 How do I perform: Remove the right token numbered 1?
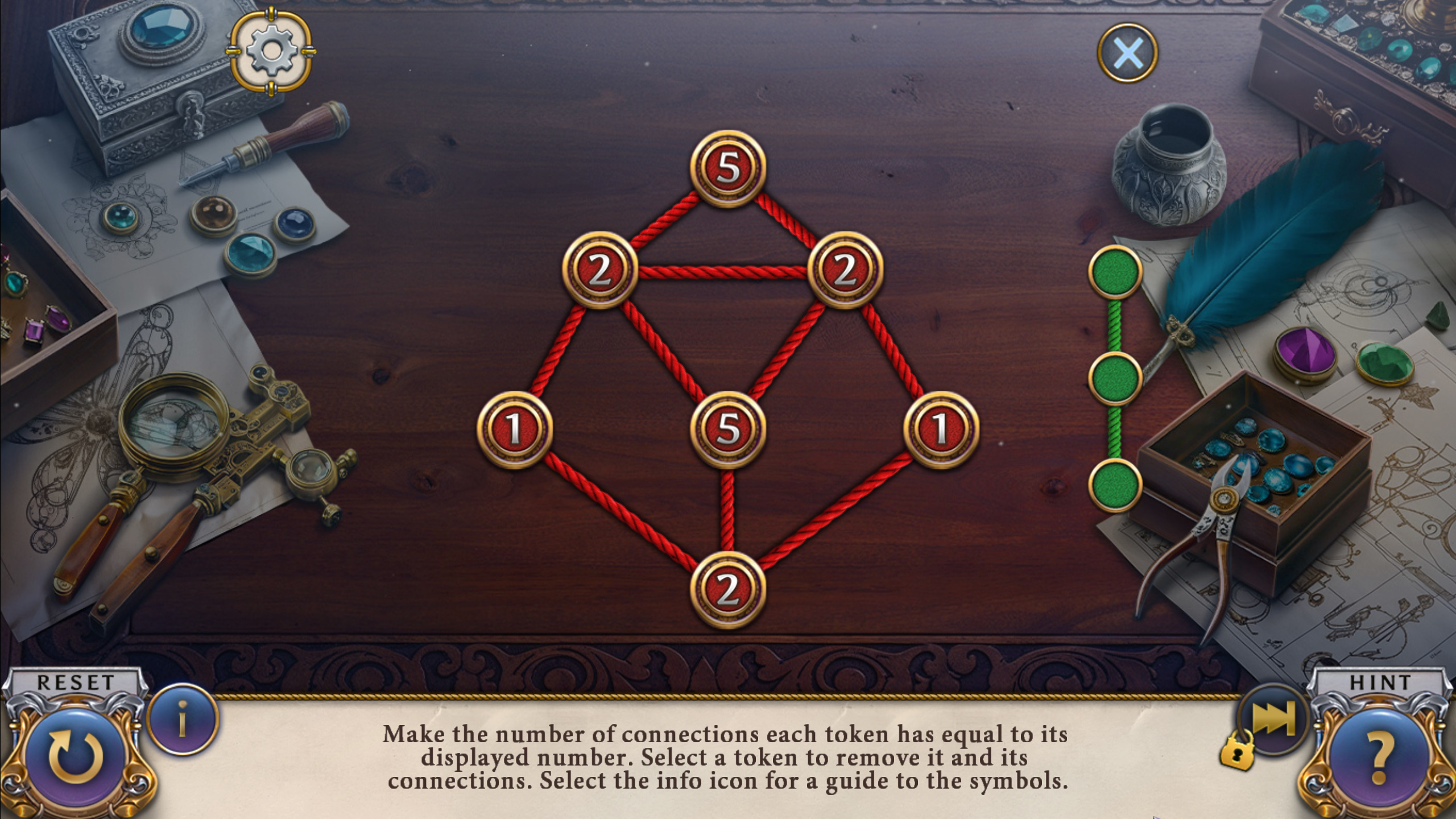tap(941, 429)
